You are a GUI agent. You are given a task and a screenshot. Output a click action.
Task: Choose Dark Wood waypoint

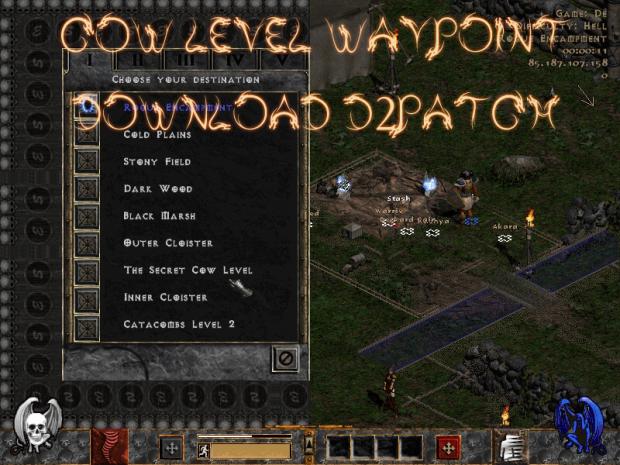(151, 188)
